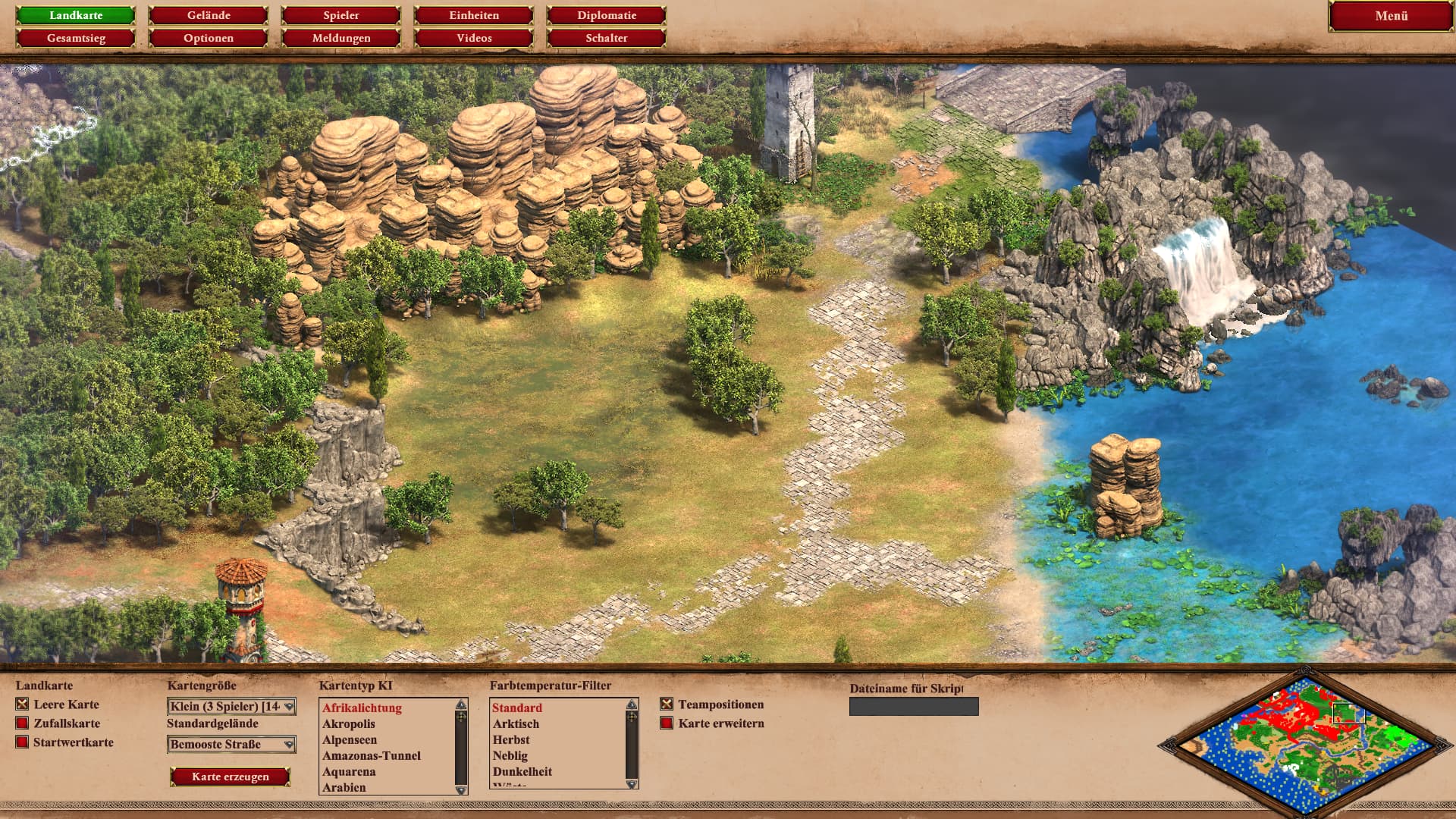1456x819 pixels.
Task: Switch to the Gelände tab
Action: pyautogui.click(x=209, y=15)
